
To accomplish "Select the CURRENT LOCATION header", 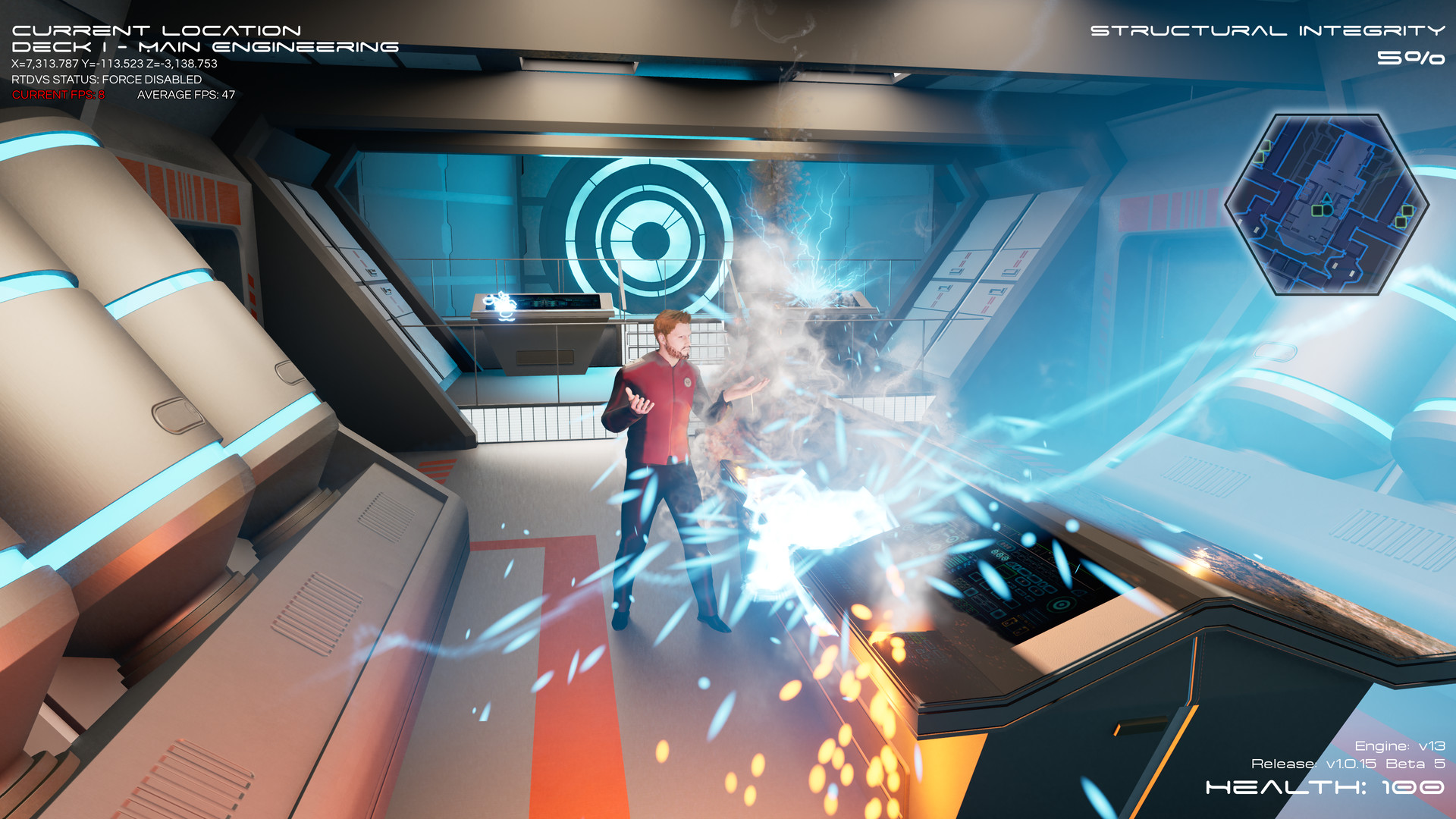I will click(x=155, y=31).
